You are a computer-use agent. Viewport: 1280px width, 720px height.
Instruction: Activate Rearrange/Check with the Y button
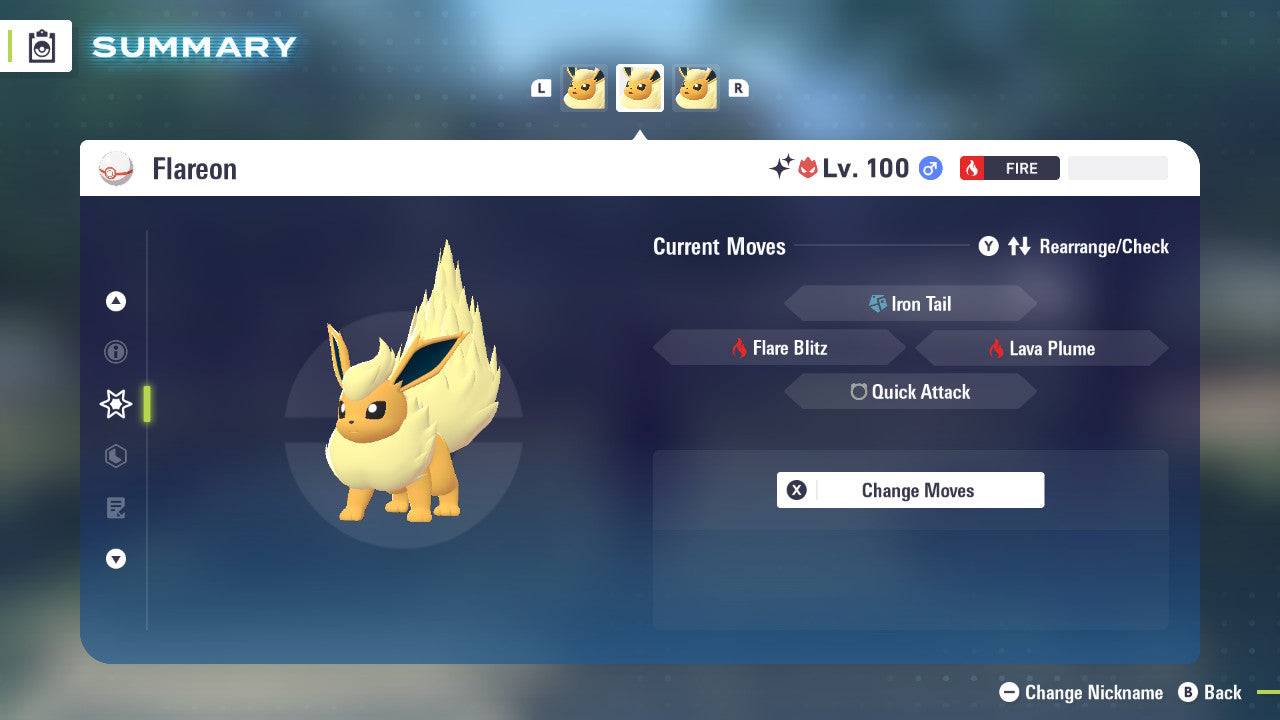(x=988, y=246)
